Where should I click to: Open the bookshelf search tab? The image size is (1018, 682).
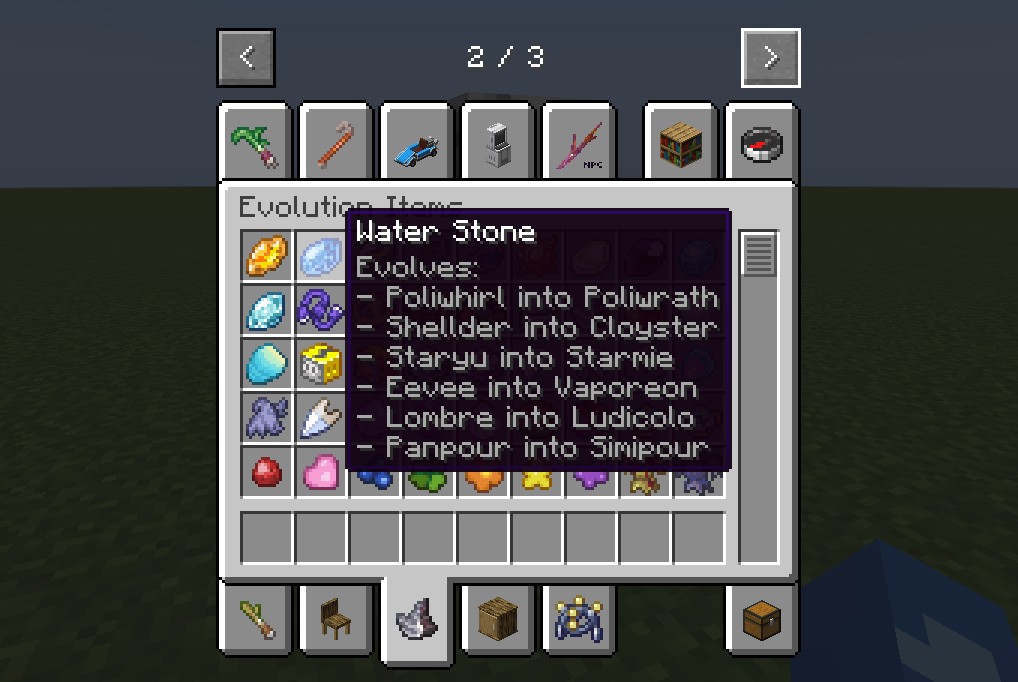(x=681, y=144)
